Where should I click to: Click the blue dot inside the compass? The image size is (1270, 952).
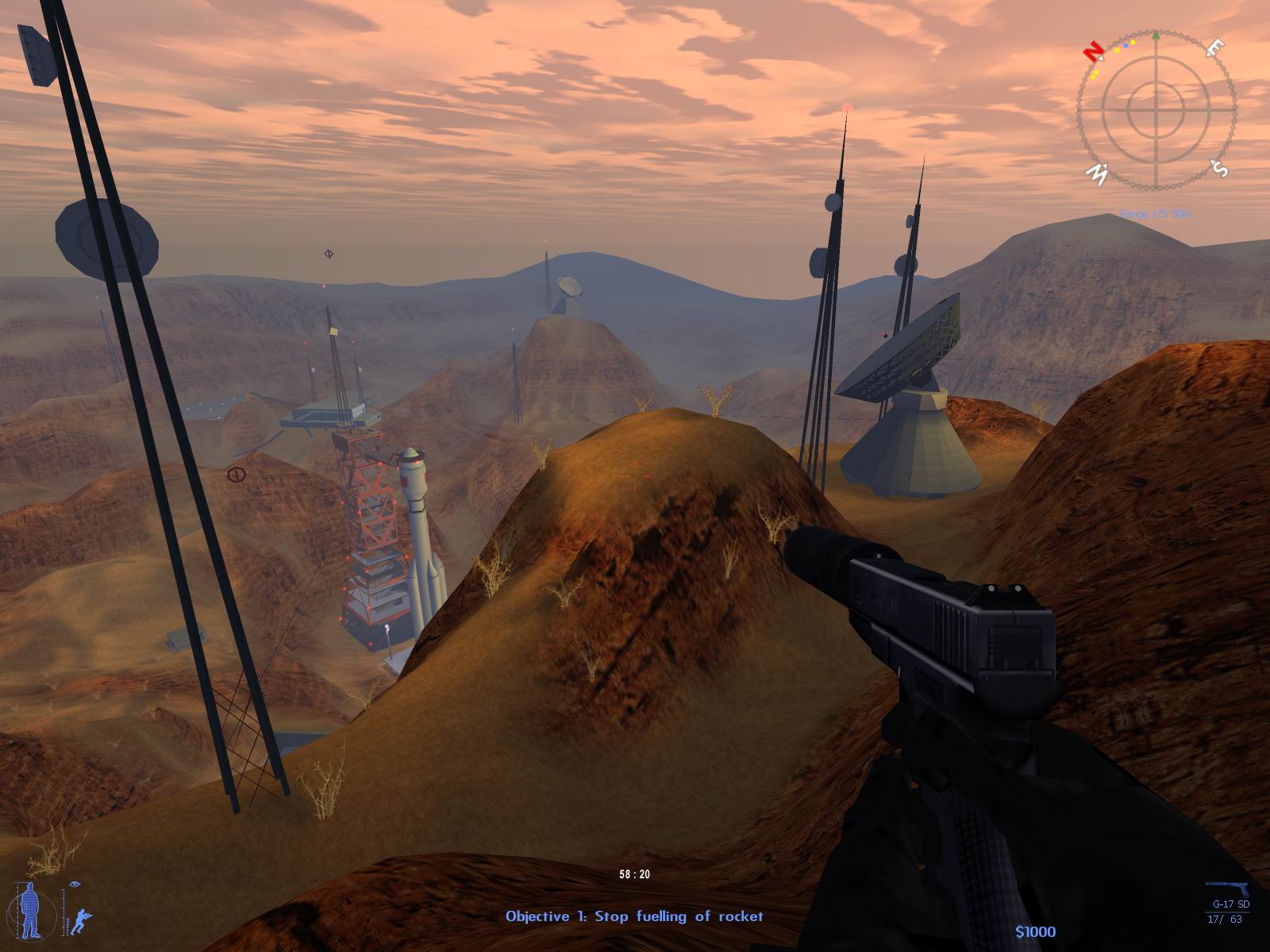(1126, 46)
